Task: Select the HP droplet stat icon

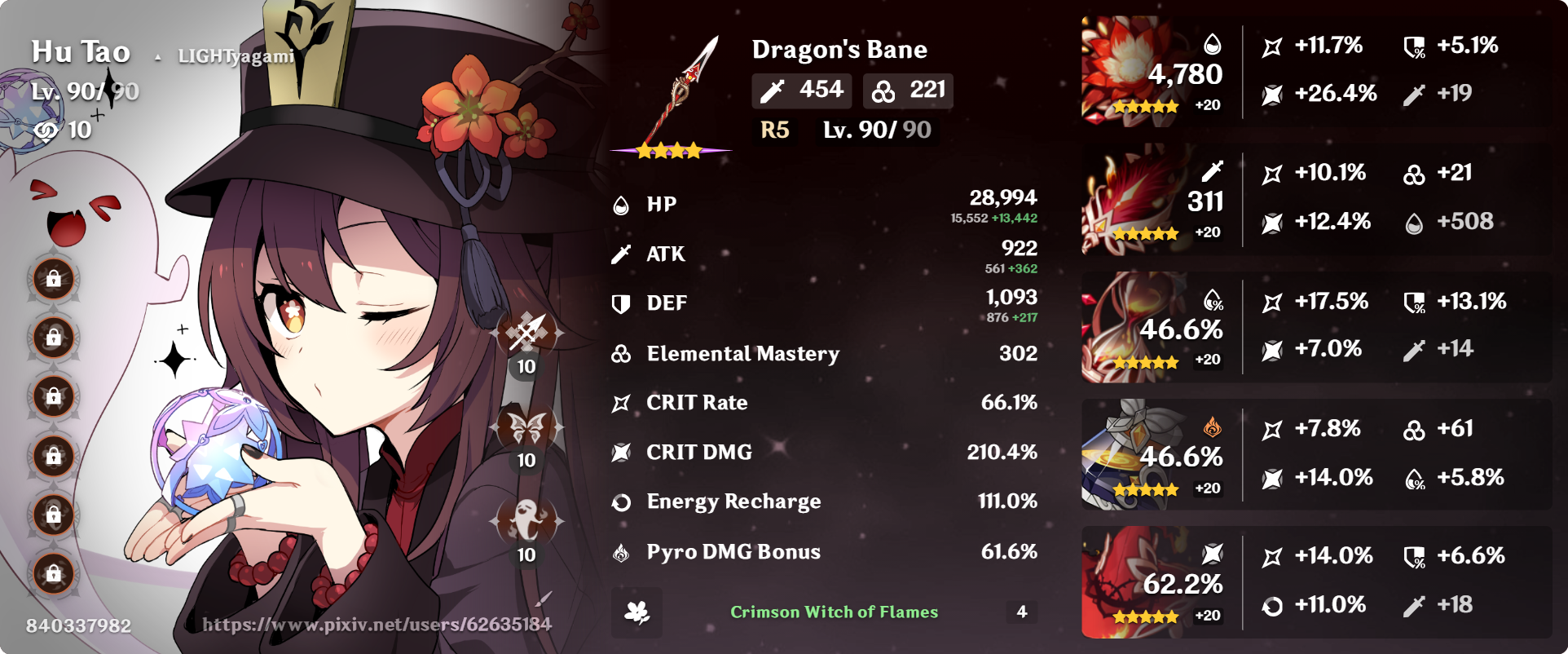Action: tap(622, 205)
